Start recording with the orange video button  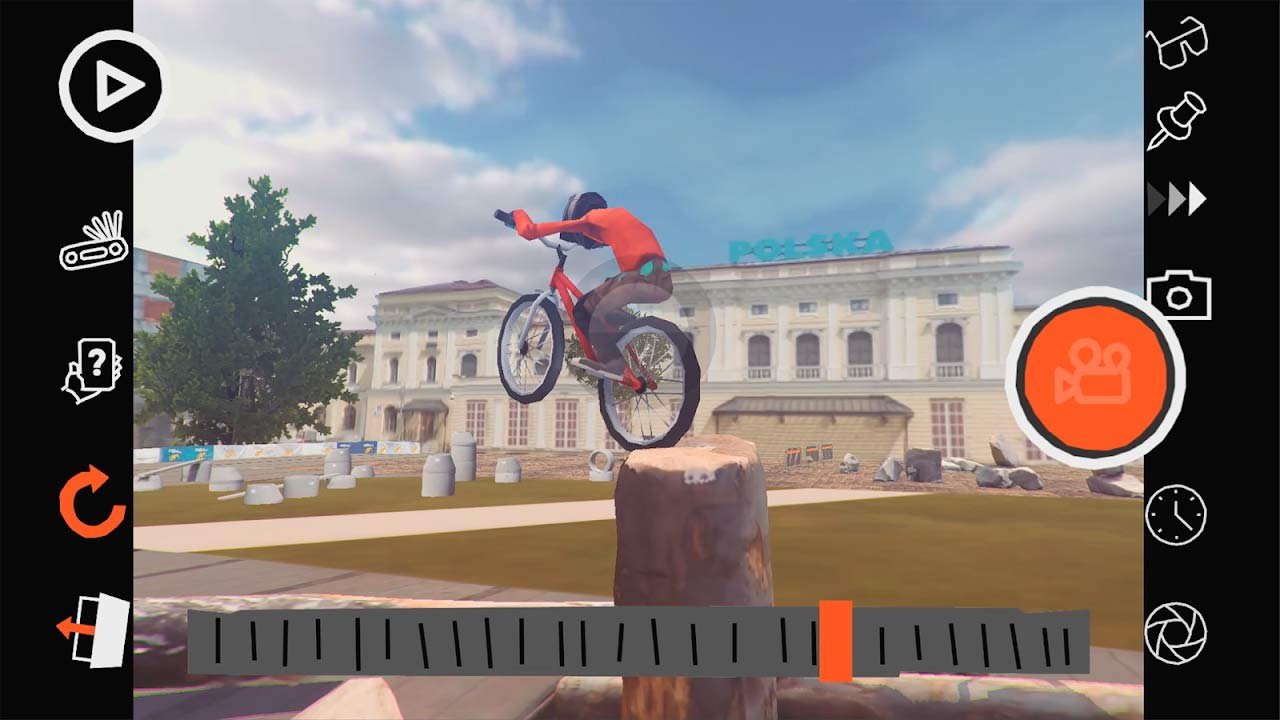tap(1095, 375)
